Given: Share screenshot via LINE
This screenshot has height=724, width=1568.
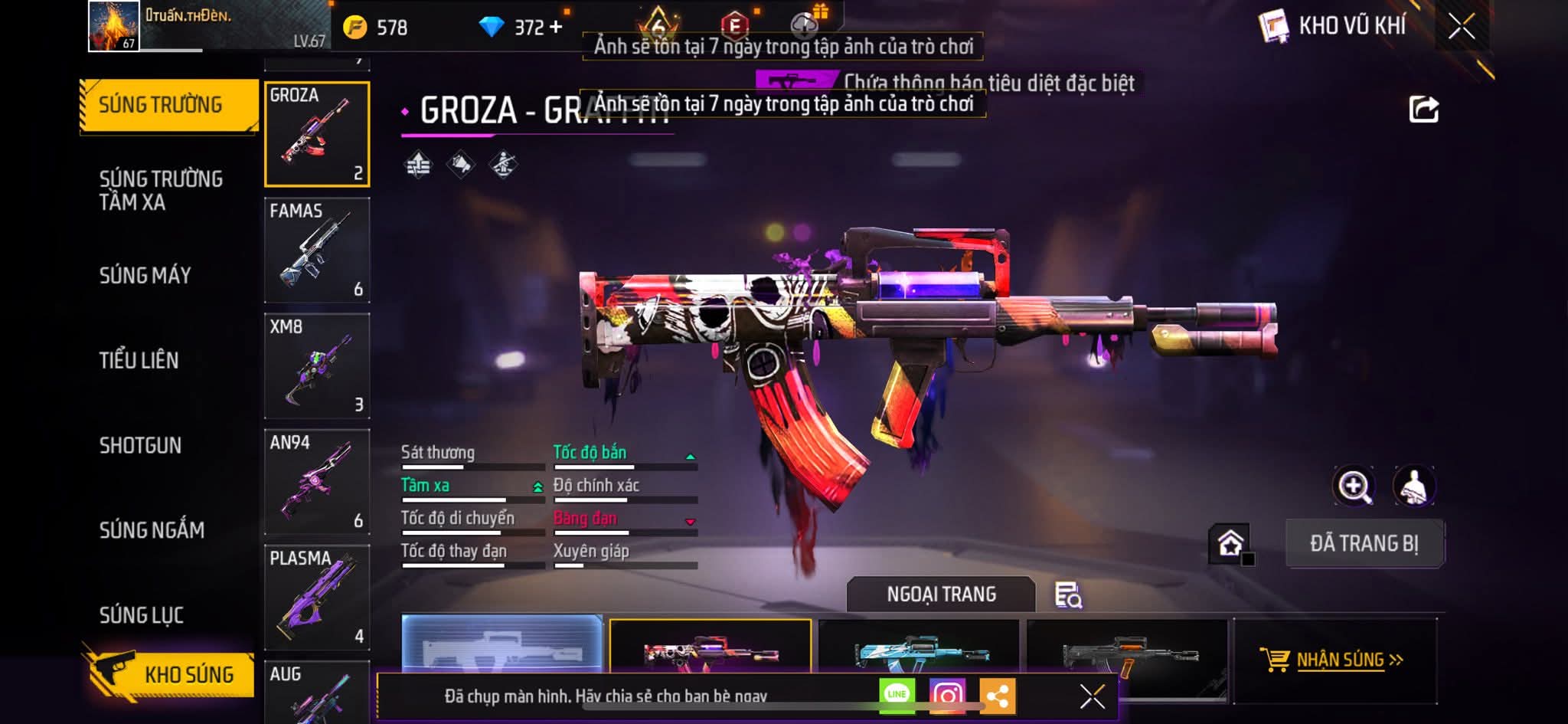Looking at the screenshot, I should point(897,695).
